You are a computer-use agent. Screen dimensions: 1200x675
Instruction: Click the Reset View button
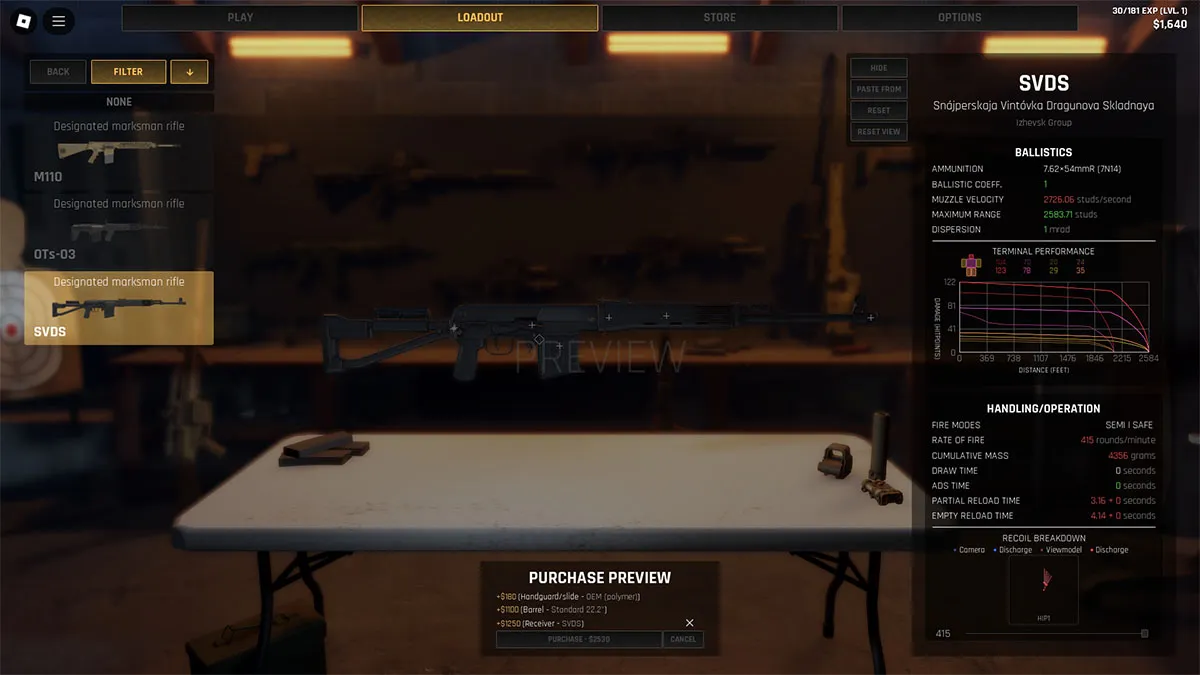pyautogui.click(x=879, y=131)
